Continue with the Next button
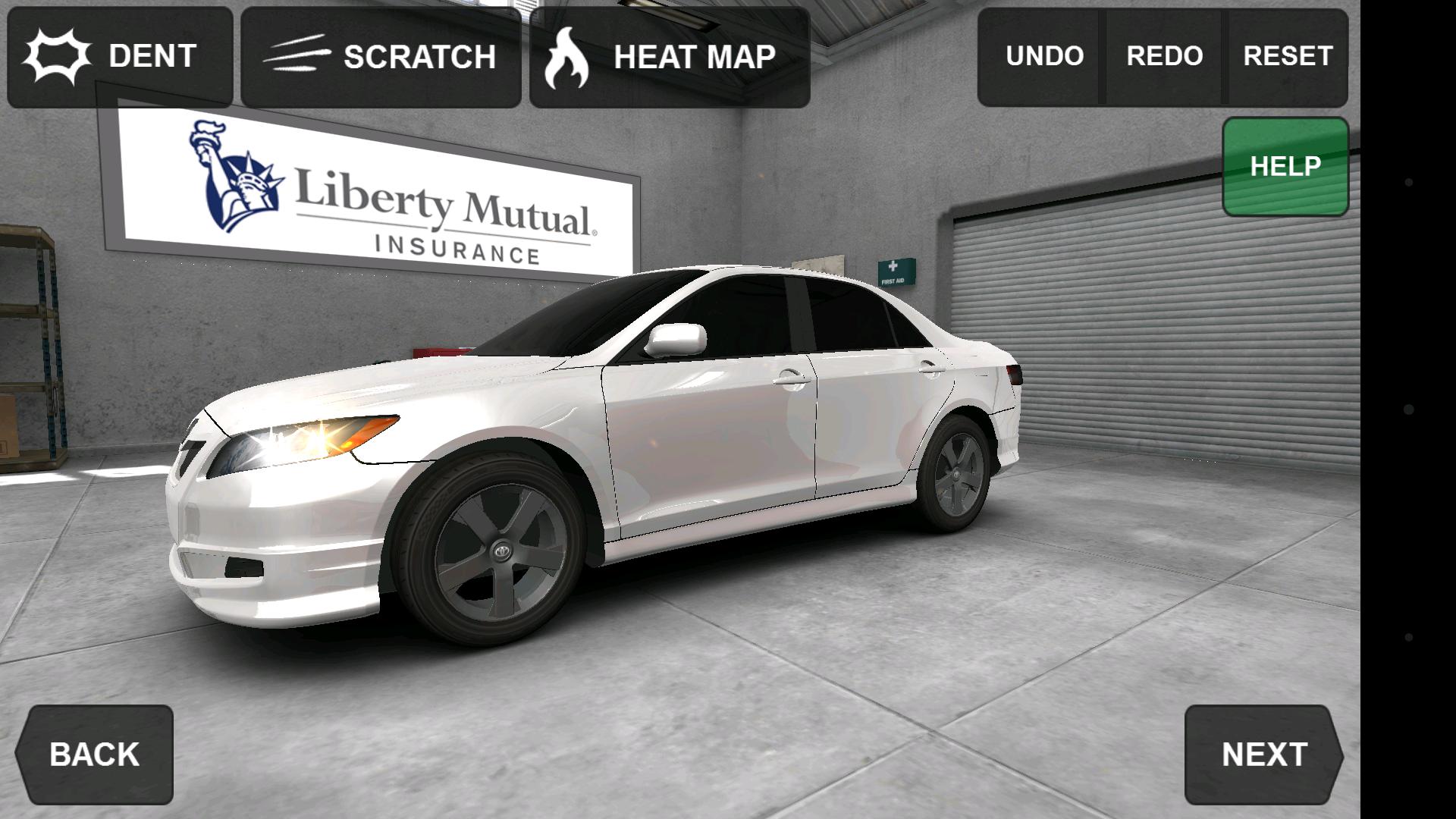This screenshot has height=819, width=1456. coord(1263,755)
